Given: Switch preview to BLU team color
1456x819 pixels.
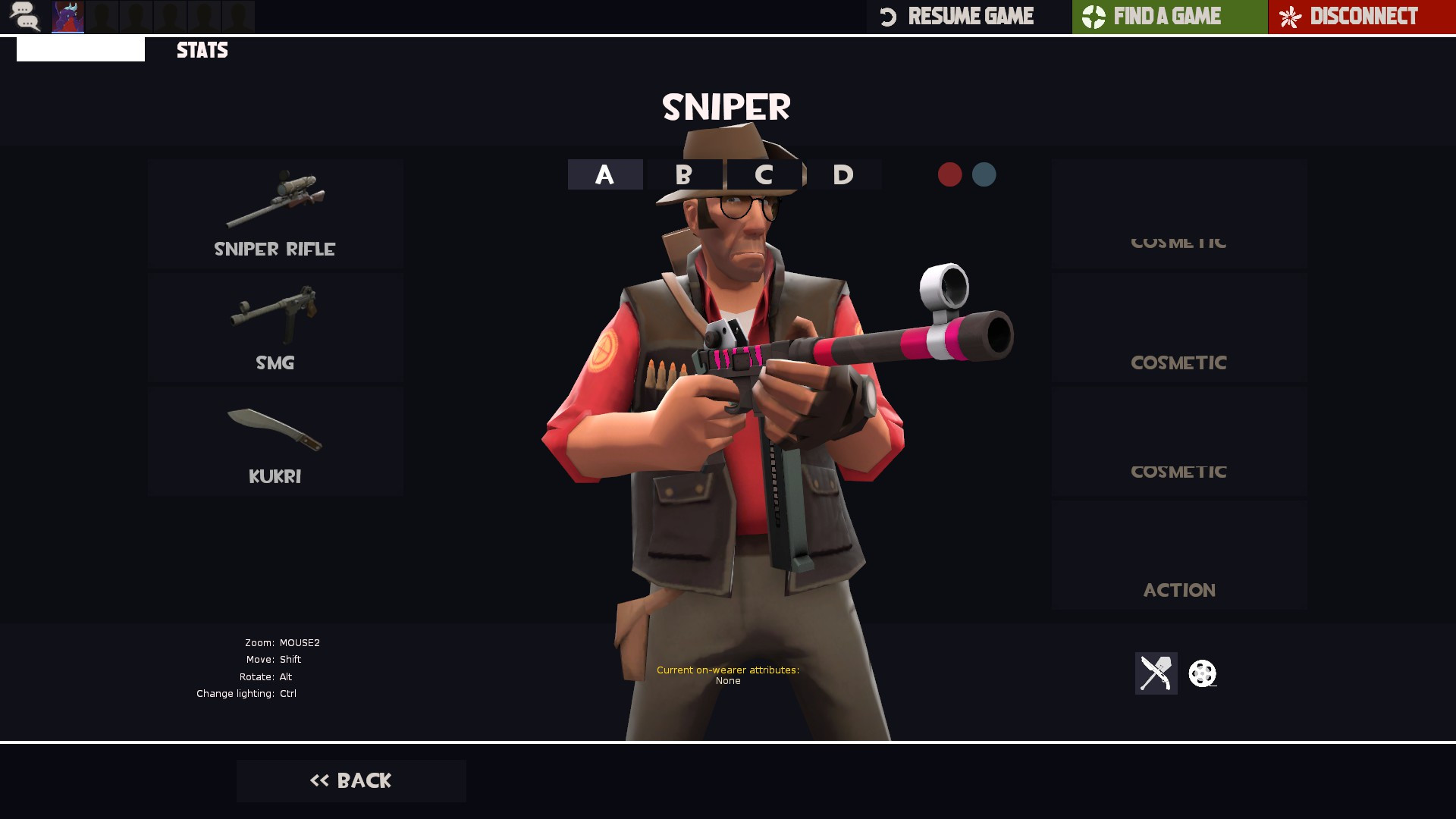Looking at the screenshot, I should pyautogui.click(x=984, y=174).
